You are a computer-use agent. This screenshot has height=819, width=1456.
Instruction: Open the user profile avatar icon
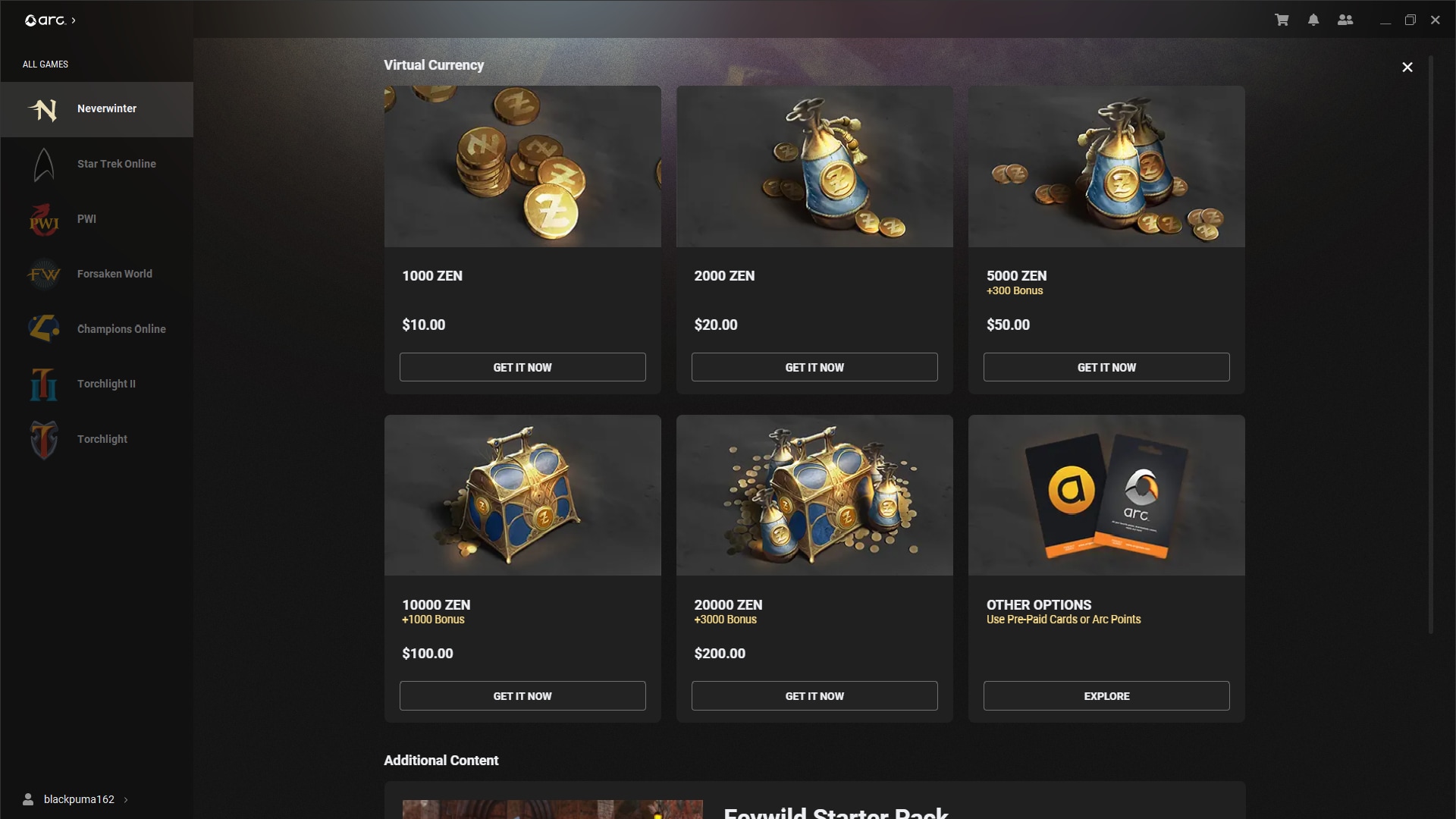tap(28, 799)
